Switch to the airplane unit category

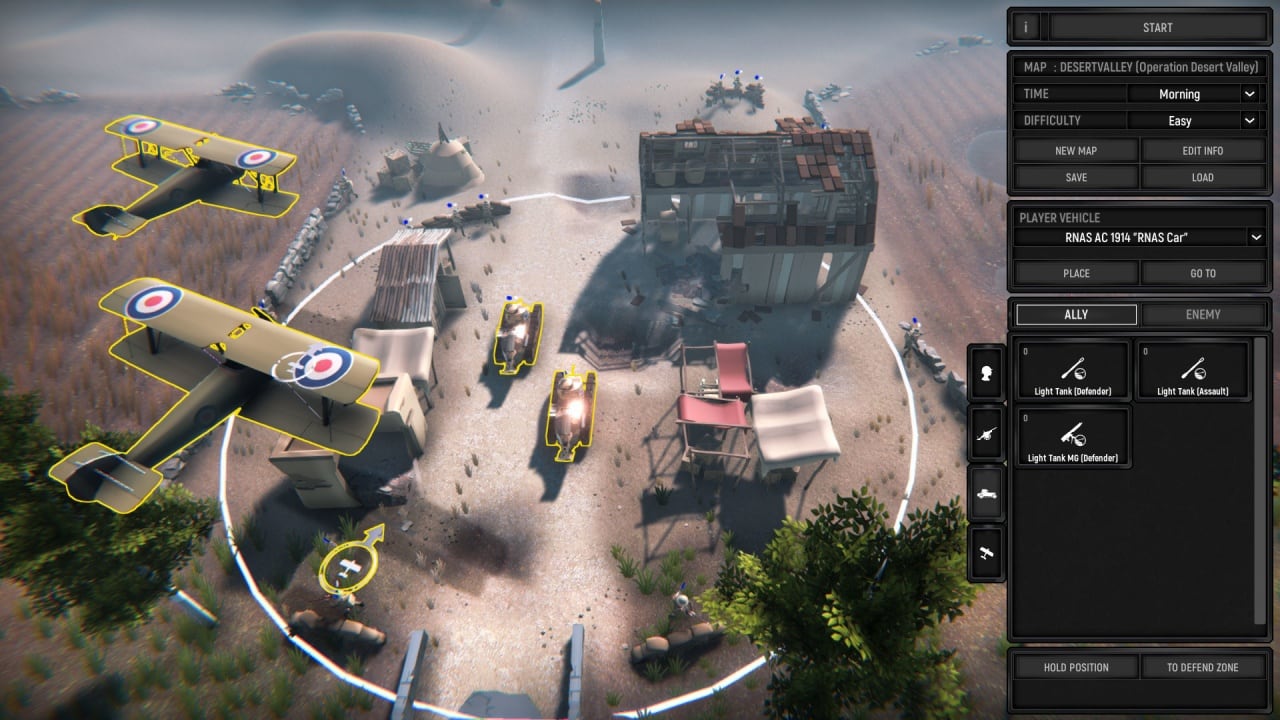pyautogui.click(x=988, y=552)
